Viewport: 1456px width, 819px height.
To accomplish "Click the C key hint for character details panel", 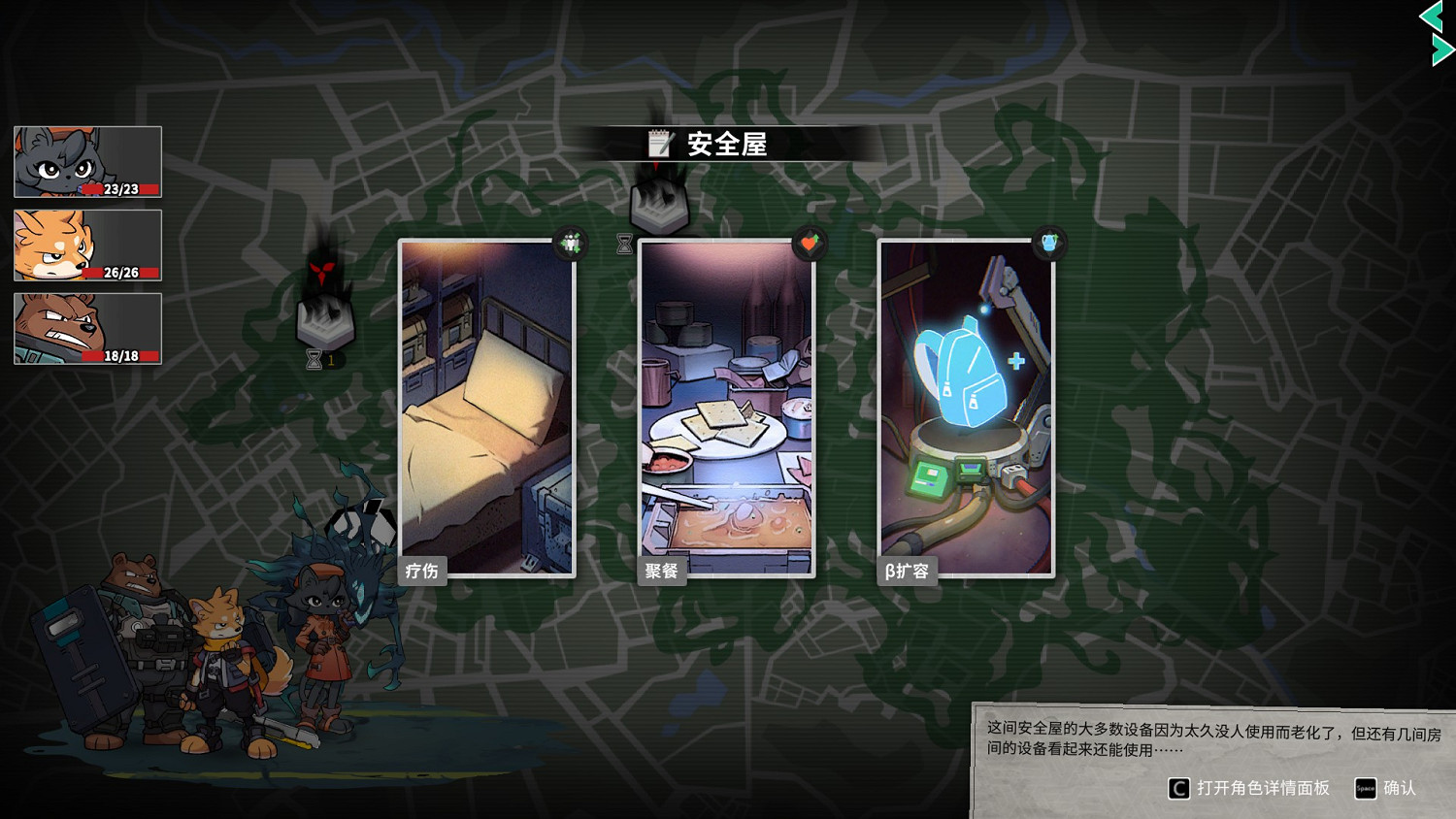I will (1177, 788).
